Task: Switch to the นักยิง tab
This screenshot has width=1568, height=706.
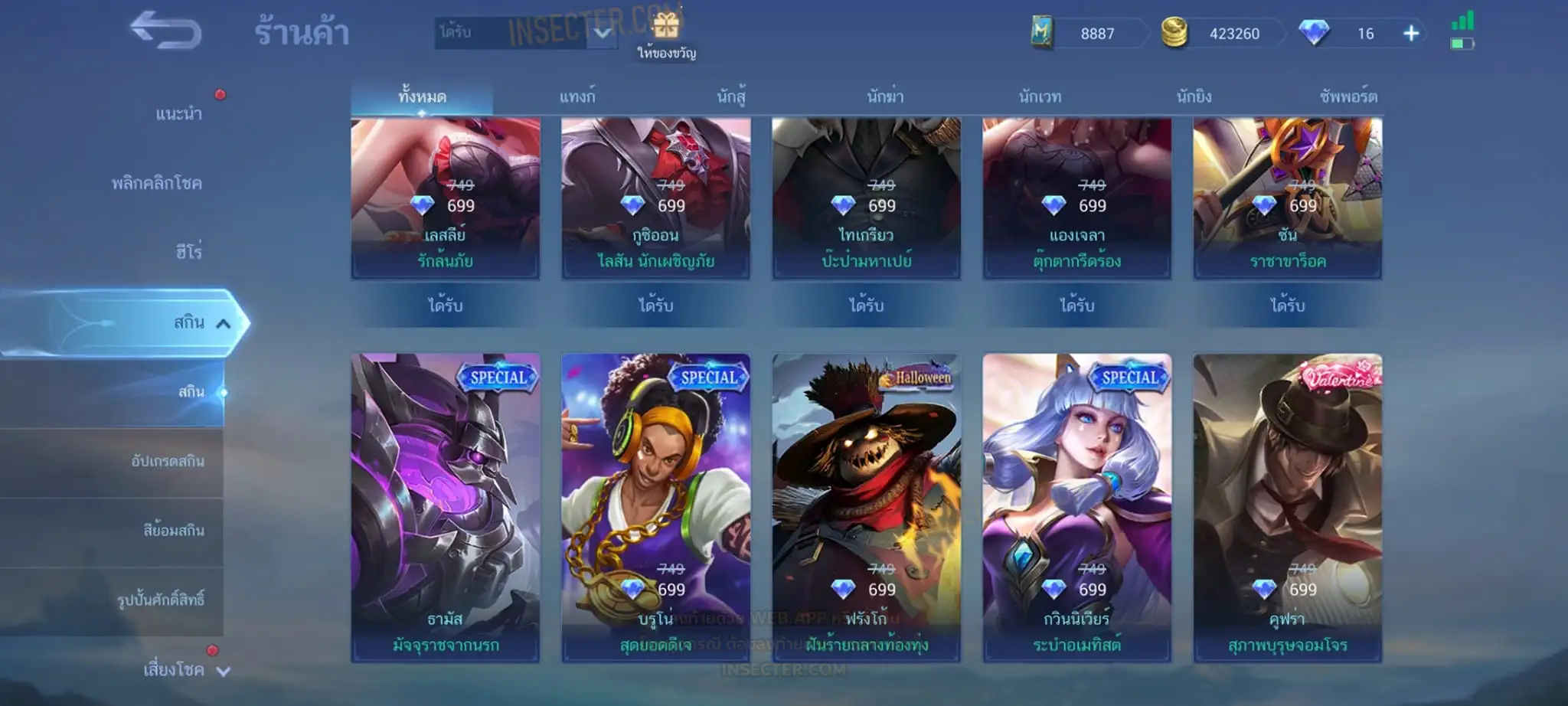Action: [1194, 97]
